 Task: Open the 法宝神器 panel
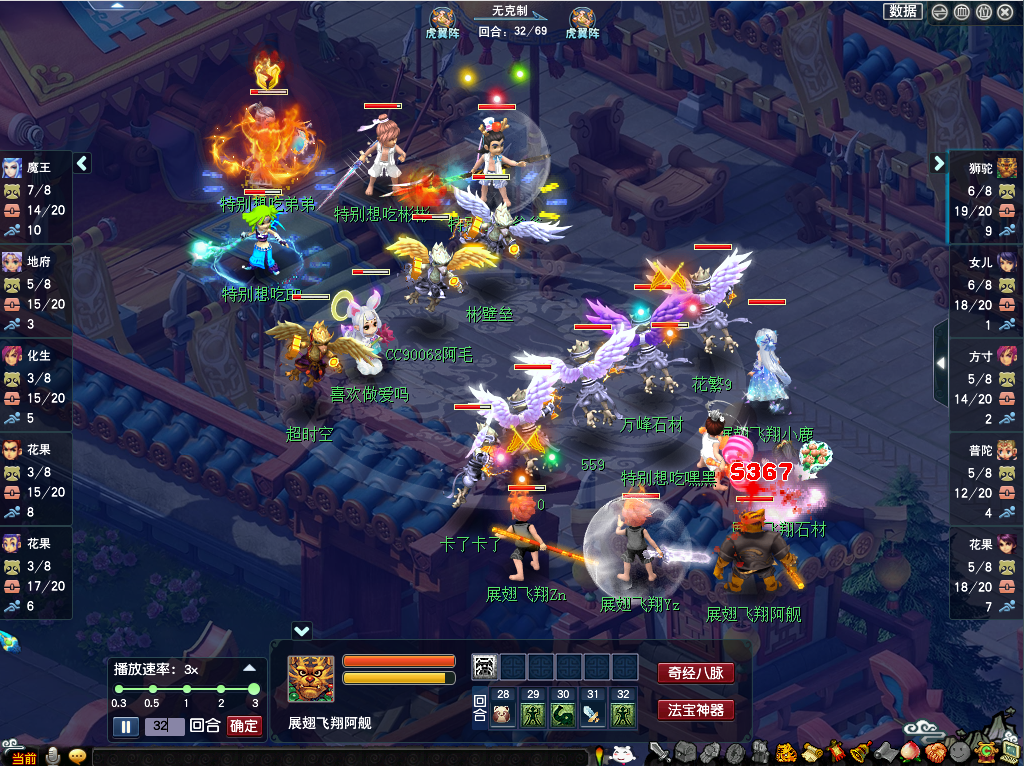pos(695,710)
